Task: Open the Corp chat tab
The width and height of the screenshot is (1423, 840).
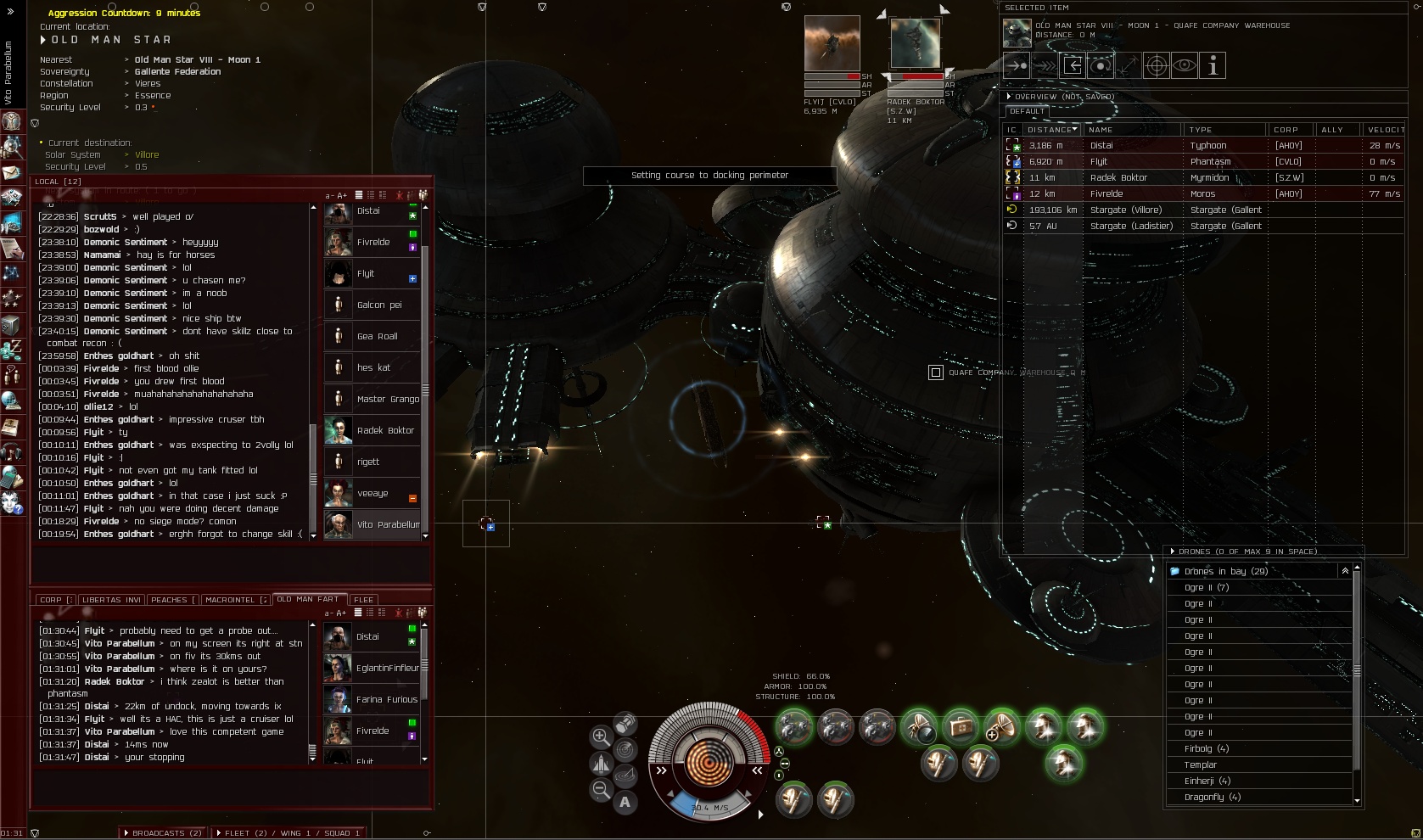Action: 55,600
